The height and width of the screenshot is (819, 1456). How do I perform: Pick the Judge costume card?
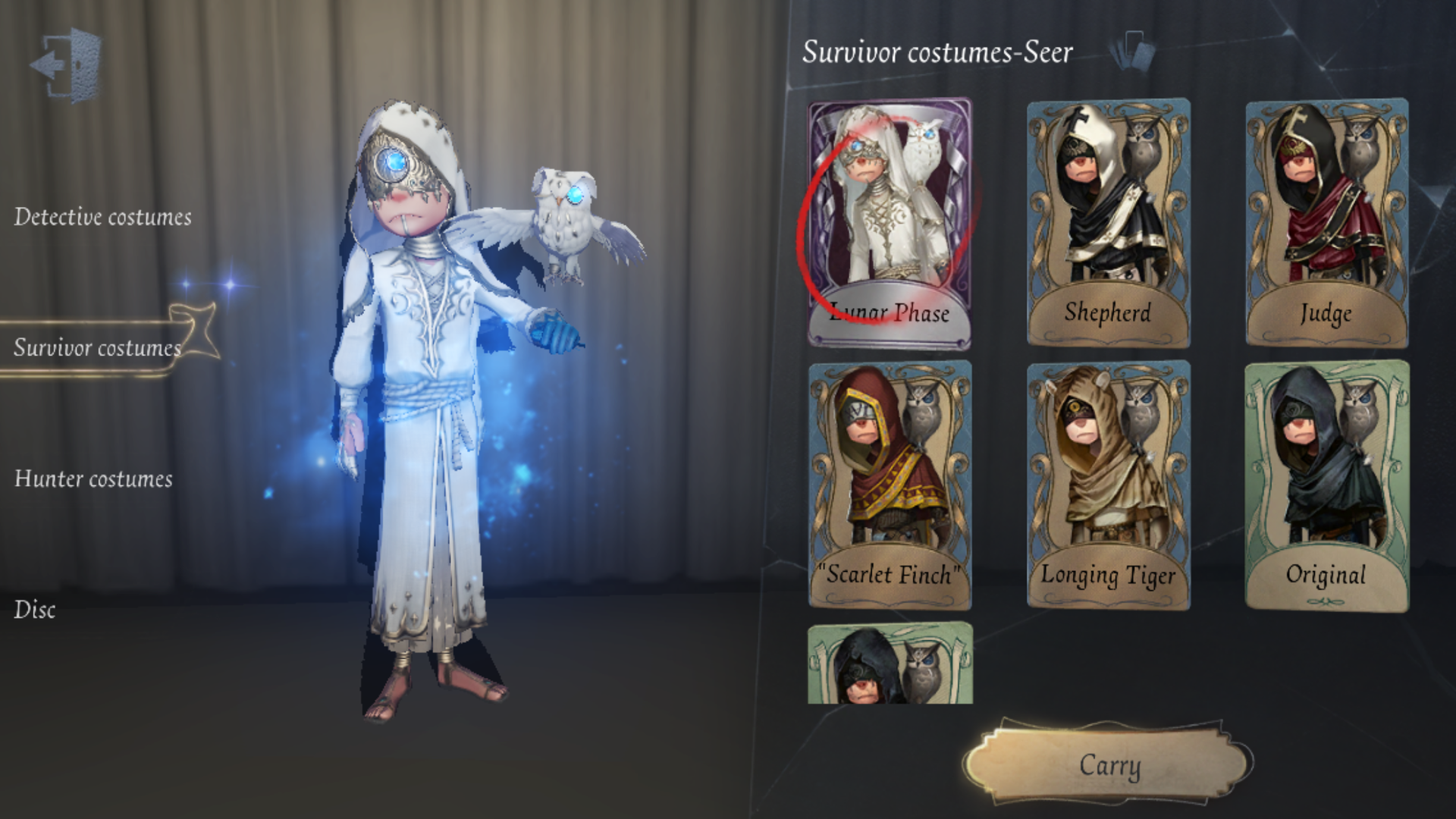tap(1326, 222)
